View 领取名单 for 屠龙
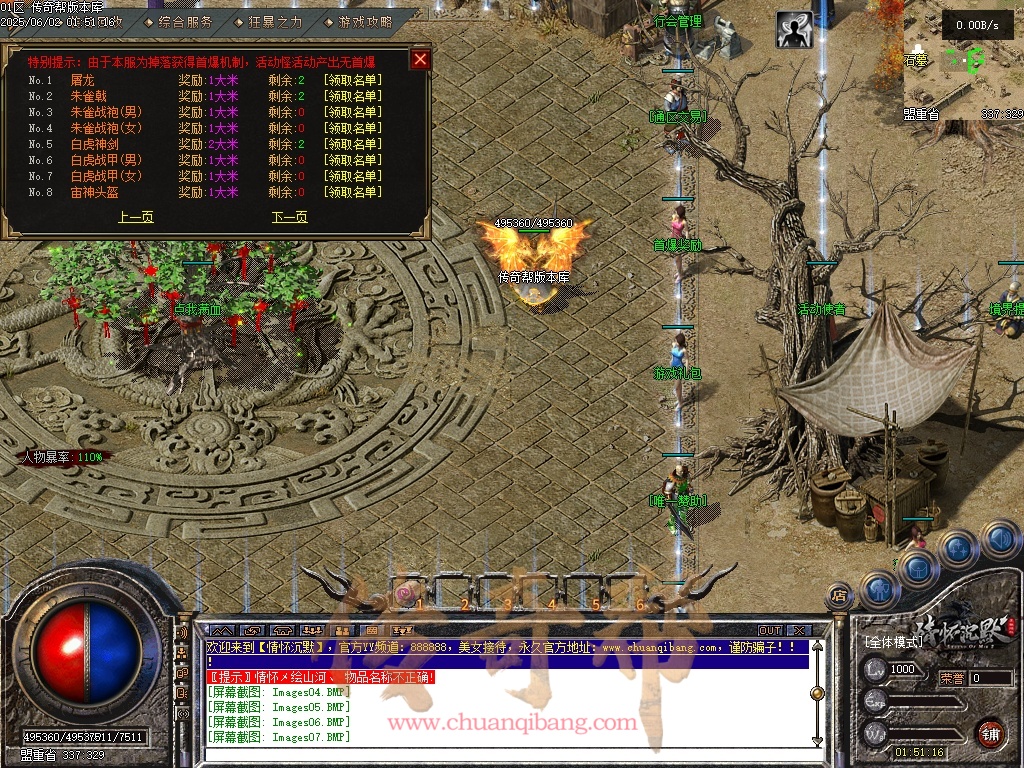1024x768 pixels. [352, 80]
